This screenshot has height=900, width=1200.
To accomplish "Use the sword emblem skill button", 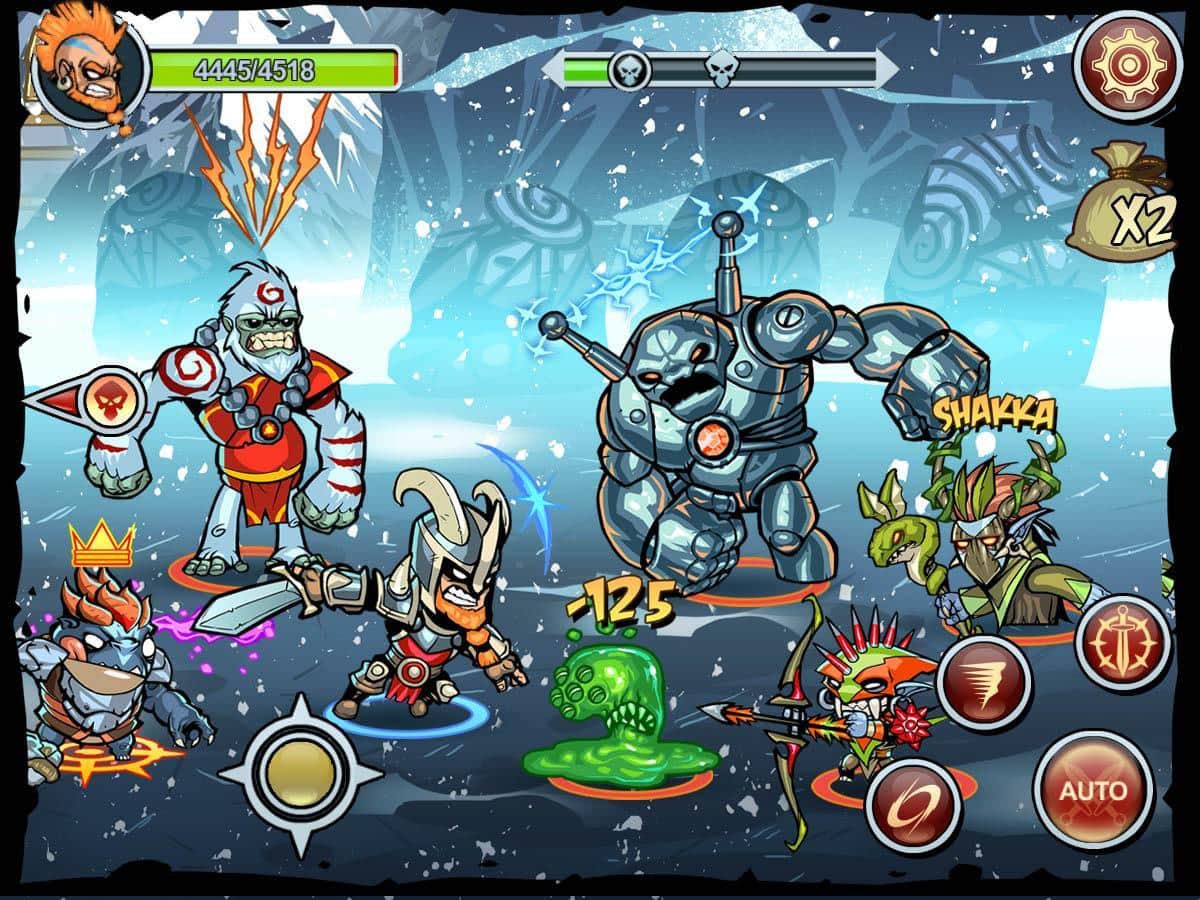I will (x=1122, y=643).
